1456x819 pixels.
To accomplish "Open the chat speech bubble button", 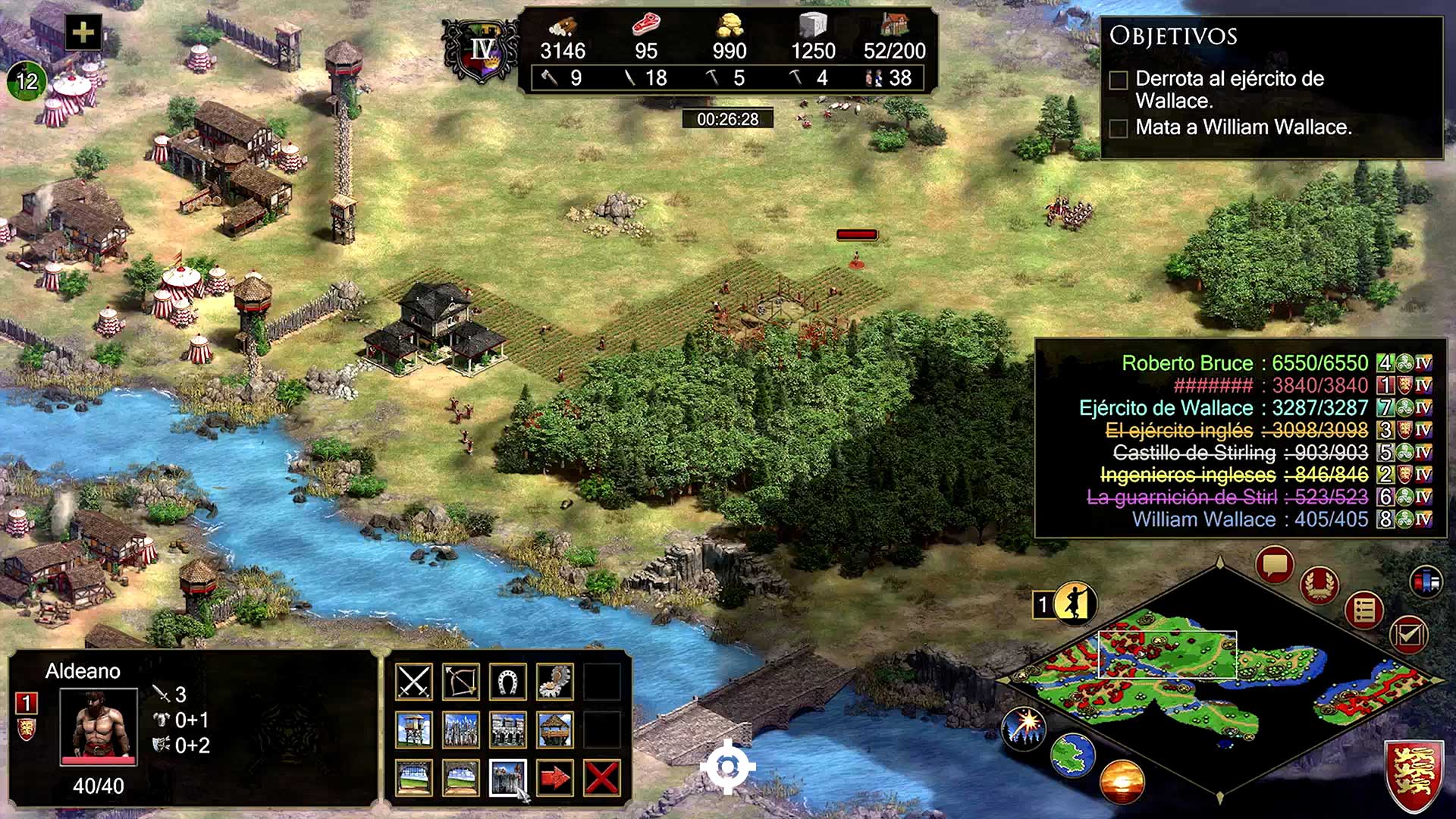I will coord(1274,566).
